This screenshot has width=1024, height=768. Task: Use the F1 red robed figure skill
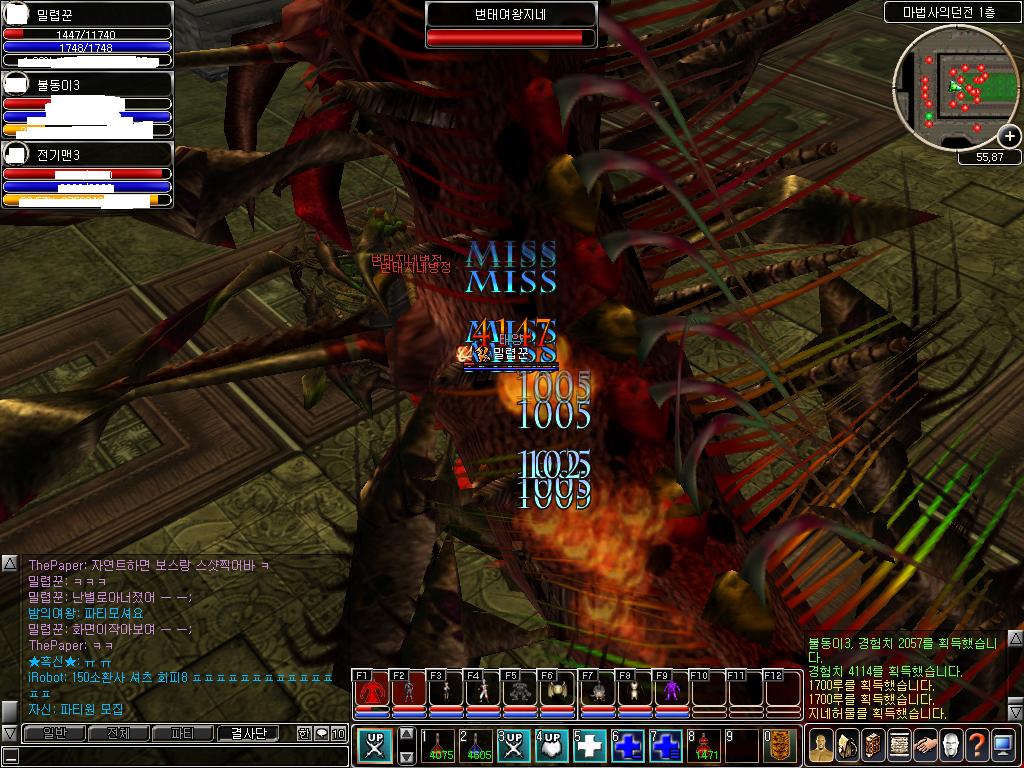[371, 692]
